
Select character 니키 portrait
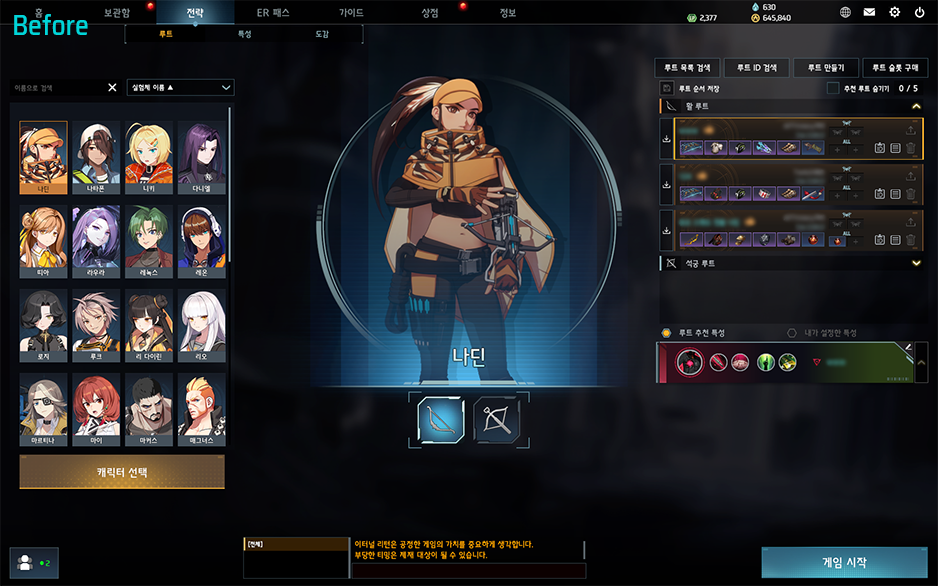click(x=148, y=157)
